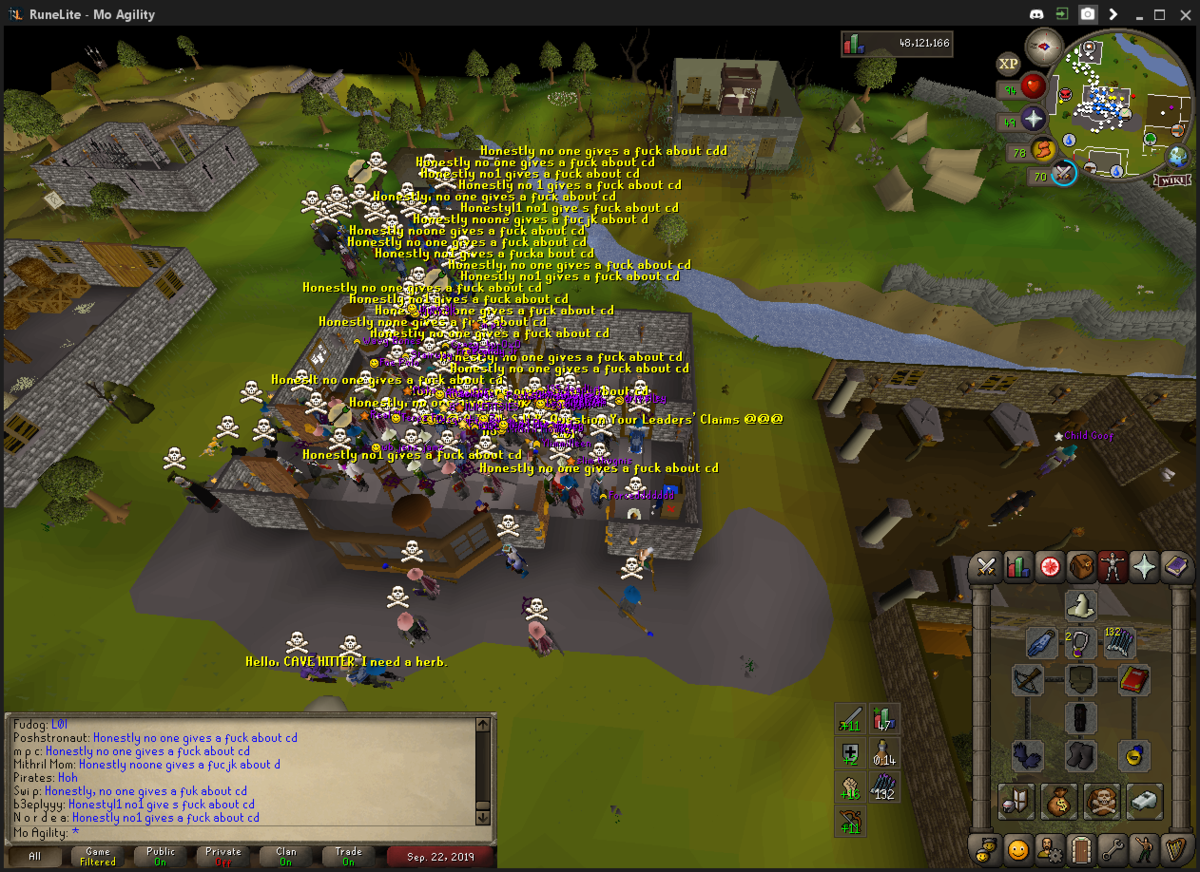Click the compass to face north
Viewport: 1200px width, 872px height.
(1045, 46)
